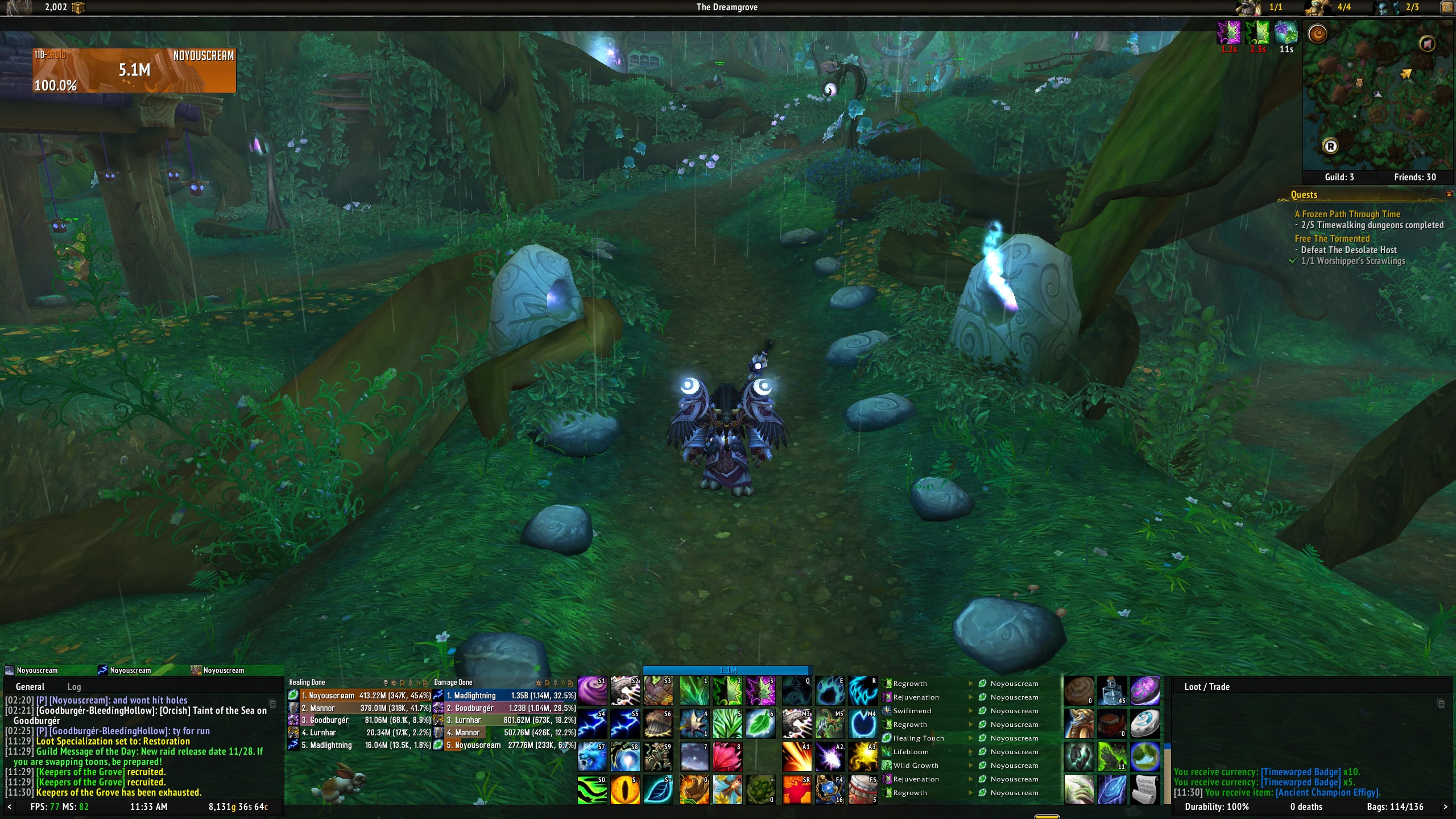
Task: Use the blue potion flask with 45 charges
Action: pos(1111,691)
